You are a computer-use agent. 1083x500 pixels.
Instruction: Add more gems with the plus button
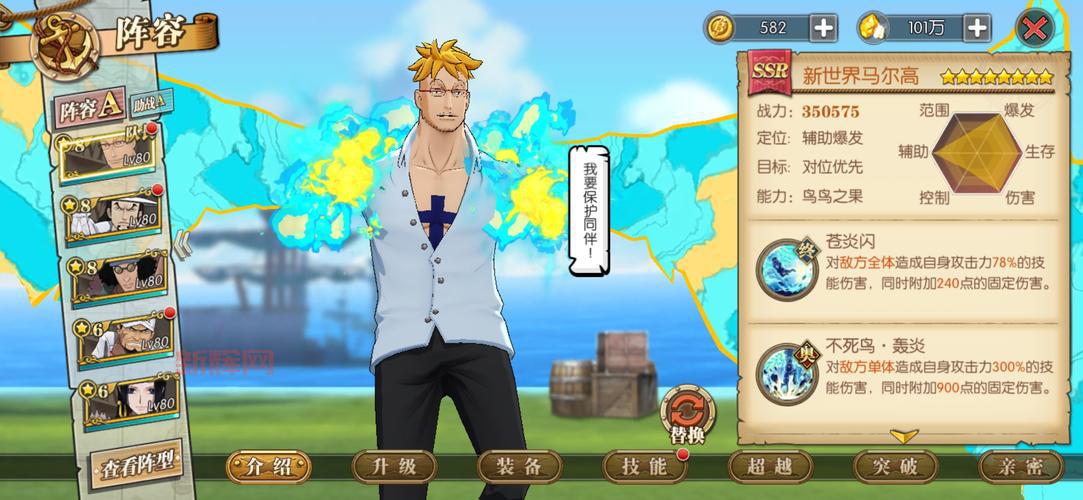977,28
